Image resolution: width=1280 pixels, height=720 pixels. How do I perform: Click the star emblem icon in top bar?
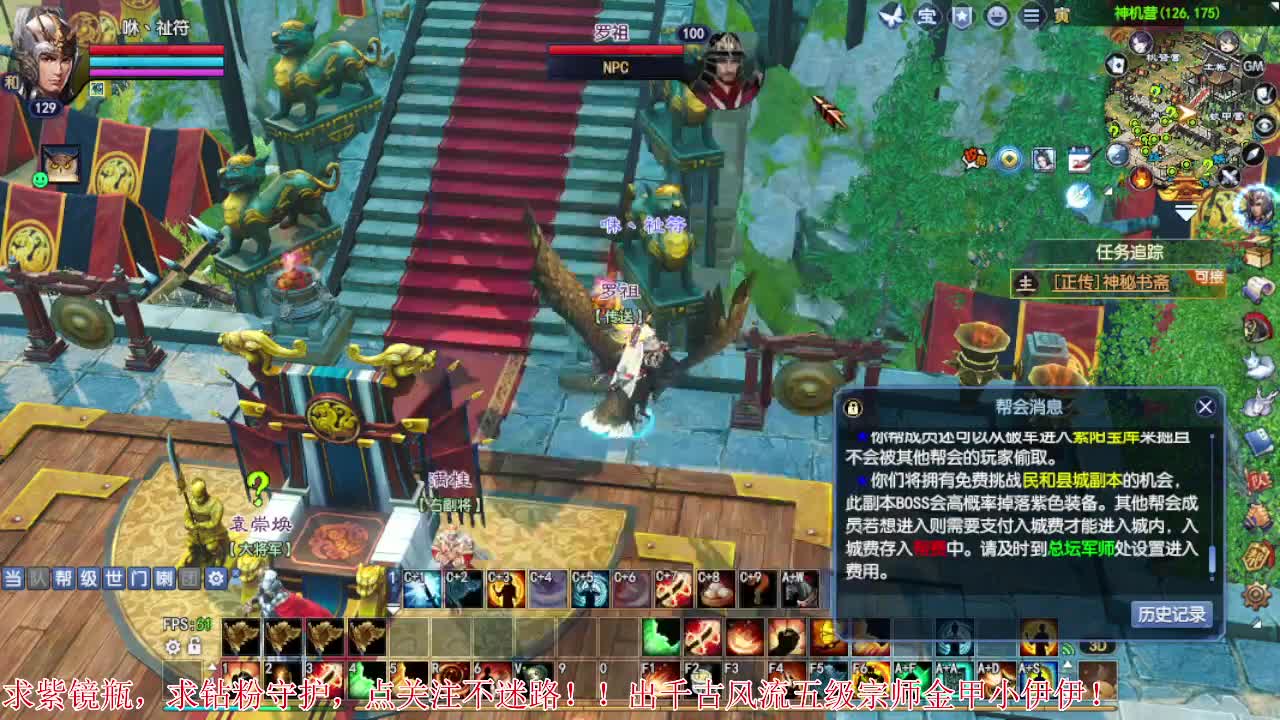coord(963,16)
